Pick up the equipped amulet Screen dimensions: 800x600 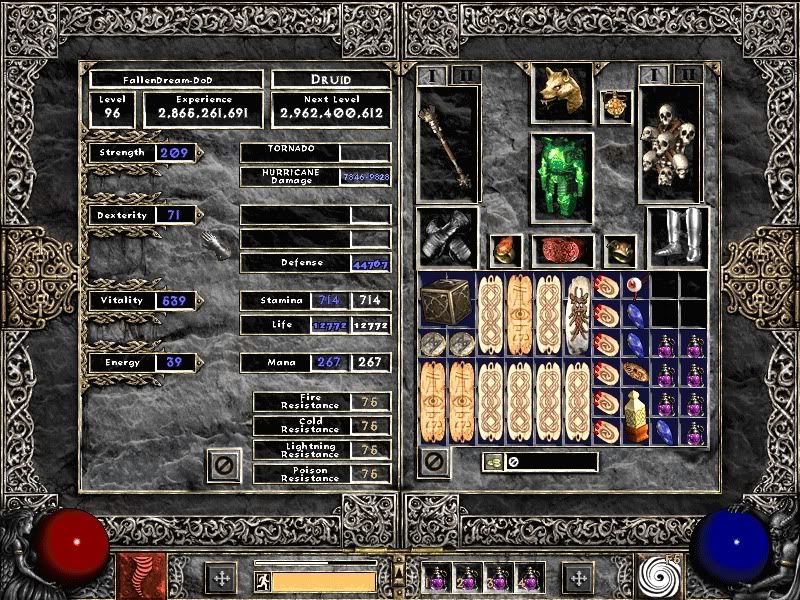616,107
